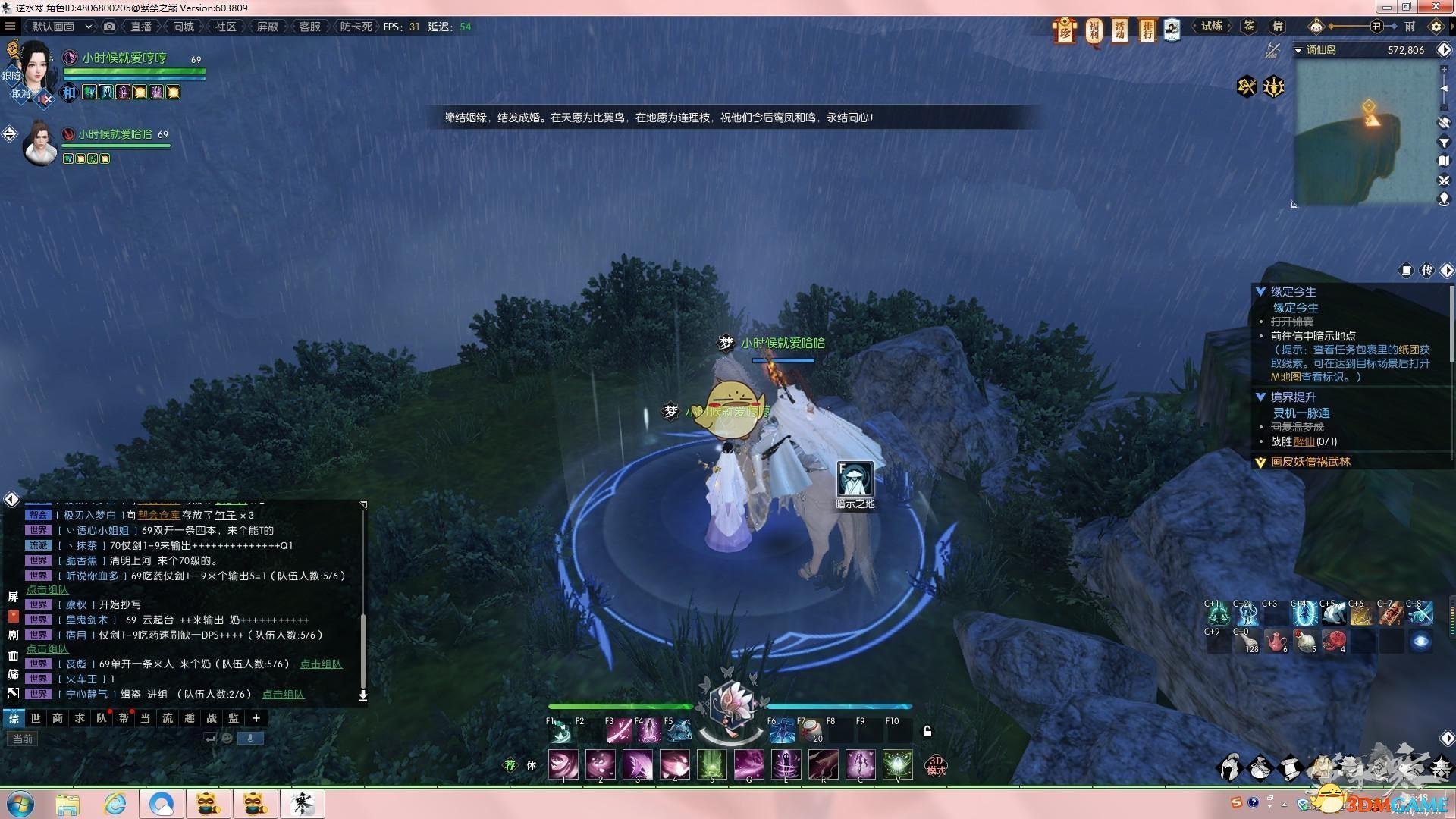The image size is (1456, 819).
Task: Switch to the 世 world chat tab
Action: 36,718
